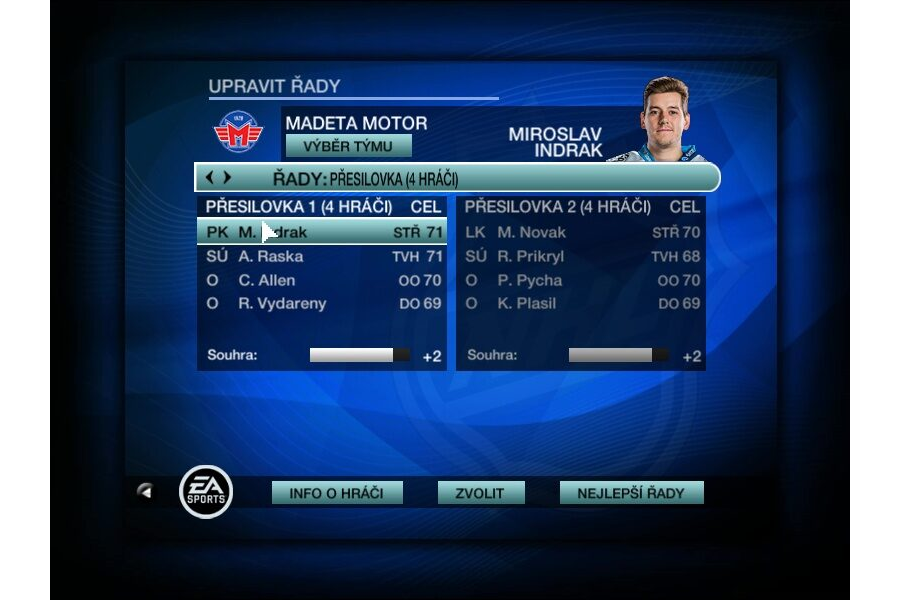
Task: Show Info o hráči player details
Action: tap(337, 493)
